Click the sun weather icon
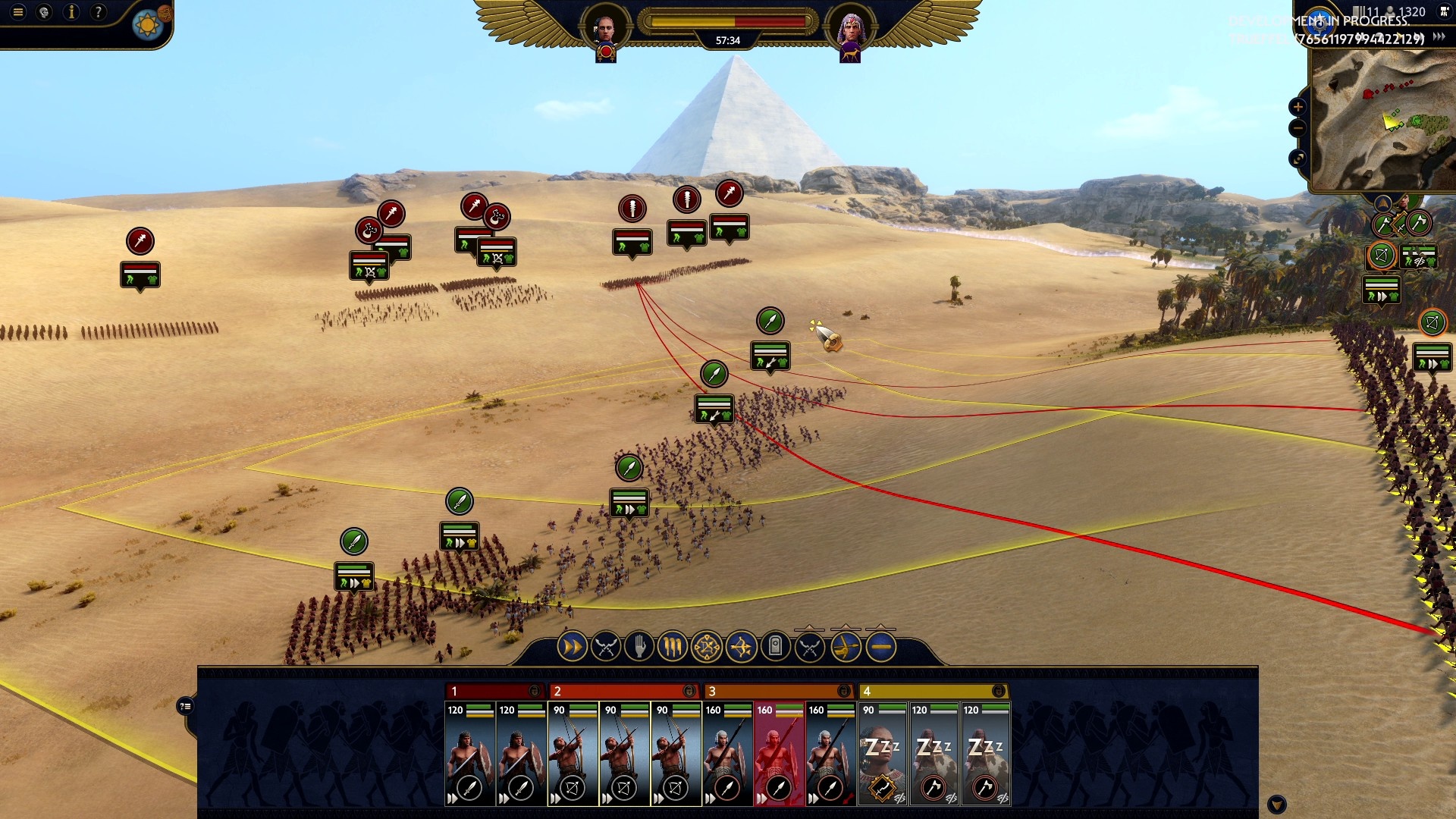The width and height of the screenshot is (1456, 819). (x=147, y=26)
